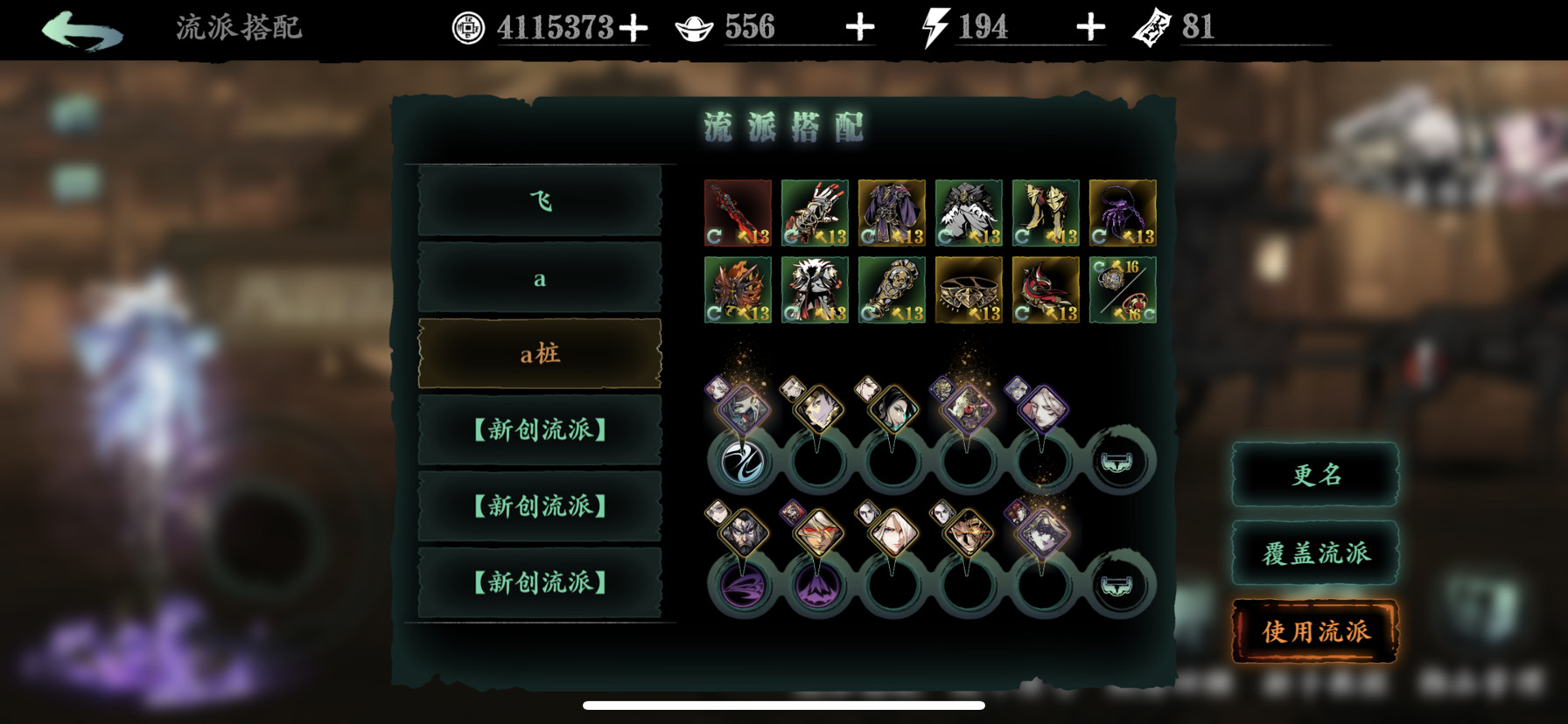The image size is (1568, 724).
Task: Open the purple robe armor slot
Action: tap(892, 213)
